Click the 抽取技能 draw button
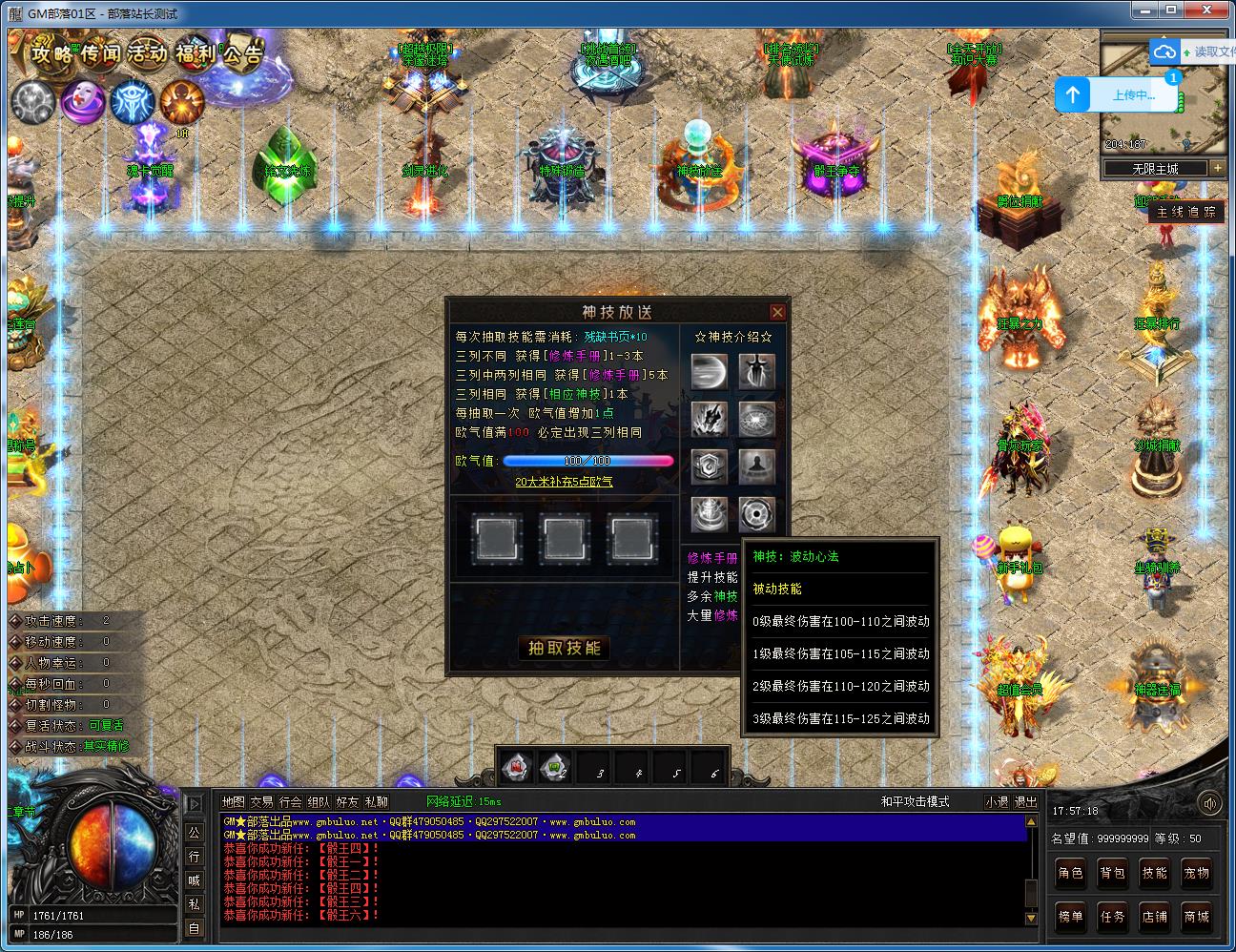This screenshot has height=952, width=1236. point(565,648)
